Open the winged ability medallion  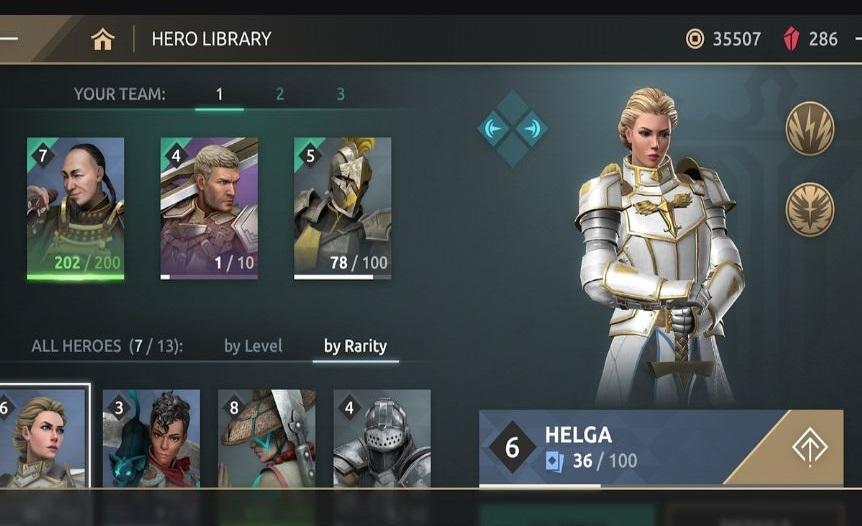click(x=809, y=208)
